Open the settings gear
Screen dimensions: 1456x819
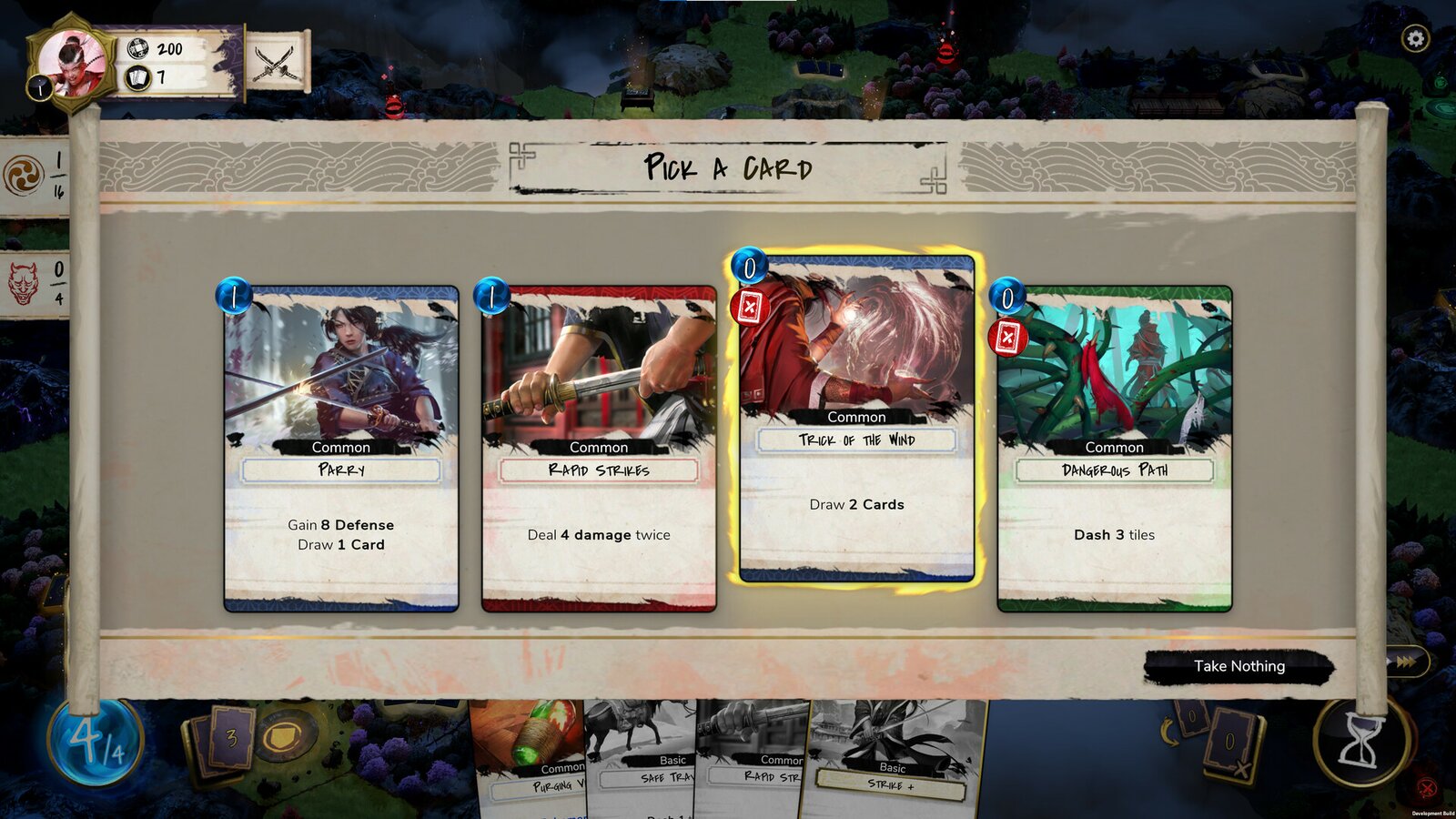click(x=1416, y=36)
